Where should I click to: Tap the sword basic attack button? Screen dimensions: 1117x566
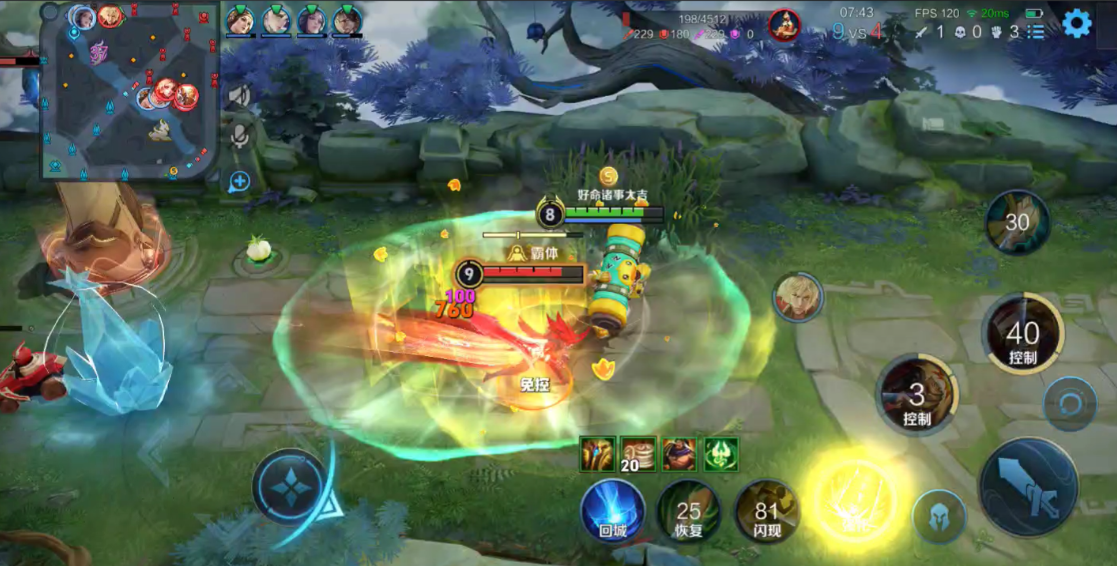[1027, 487]
